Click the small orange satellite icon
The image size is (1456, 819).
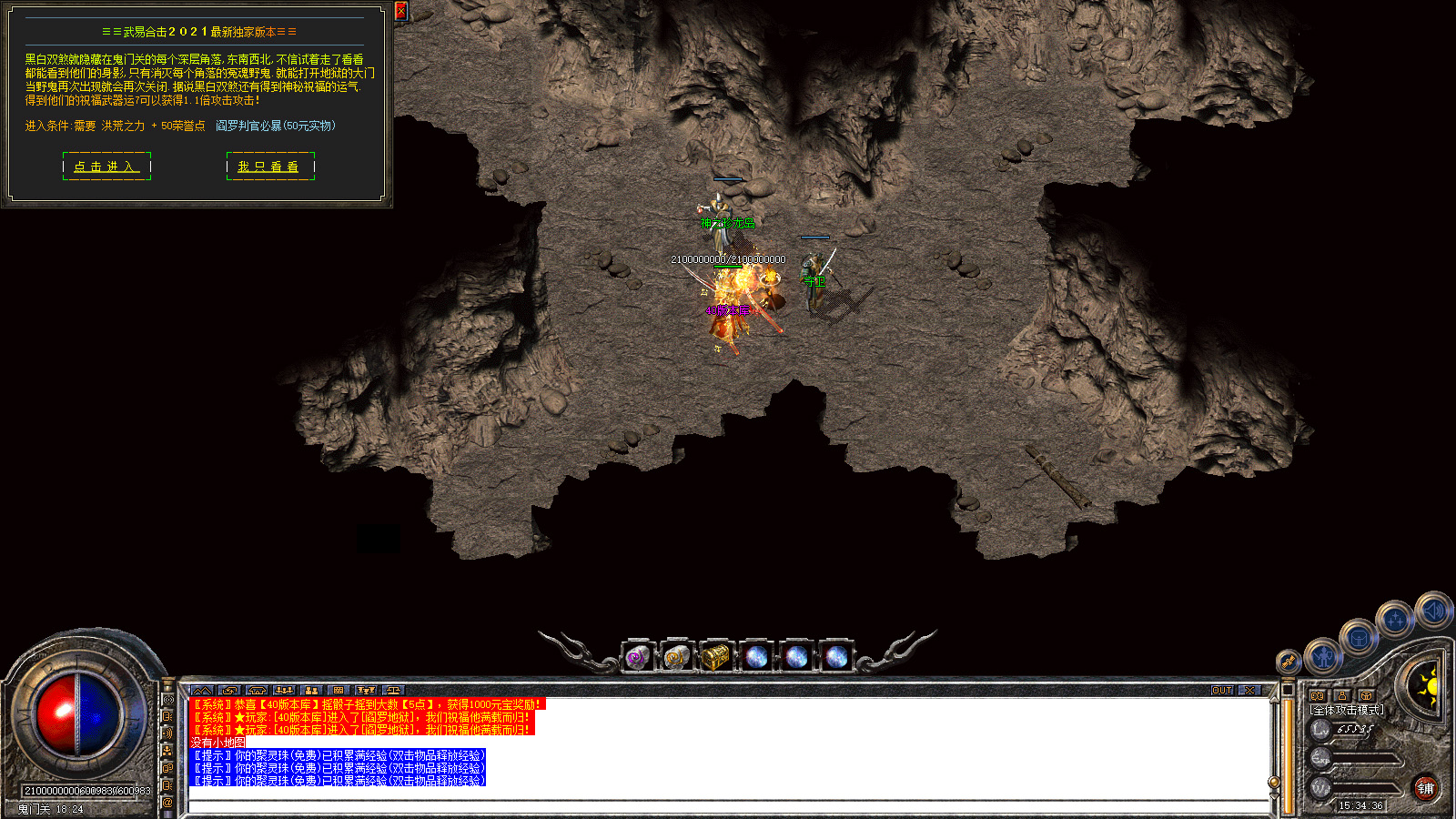click(1288, 662)
